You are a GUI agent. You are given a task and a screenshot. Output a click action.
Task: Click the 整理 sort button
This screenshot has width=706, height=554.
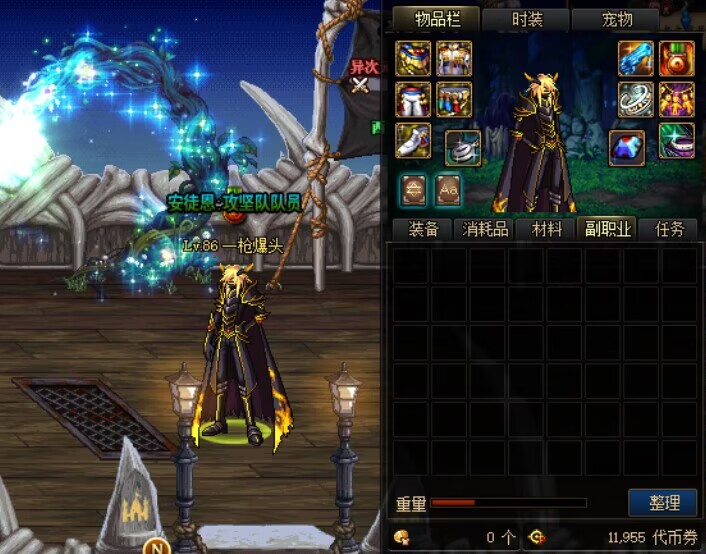pos(663,502)
